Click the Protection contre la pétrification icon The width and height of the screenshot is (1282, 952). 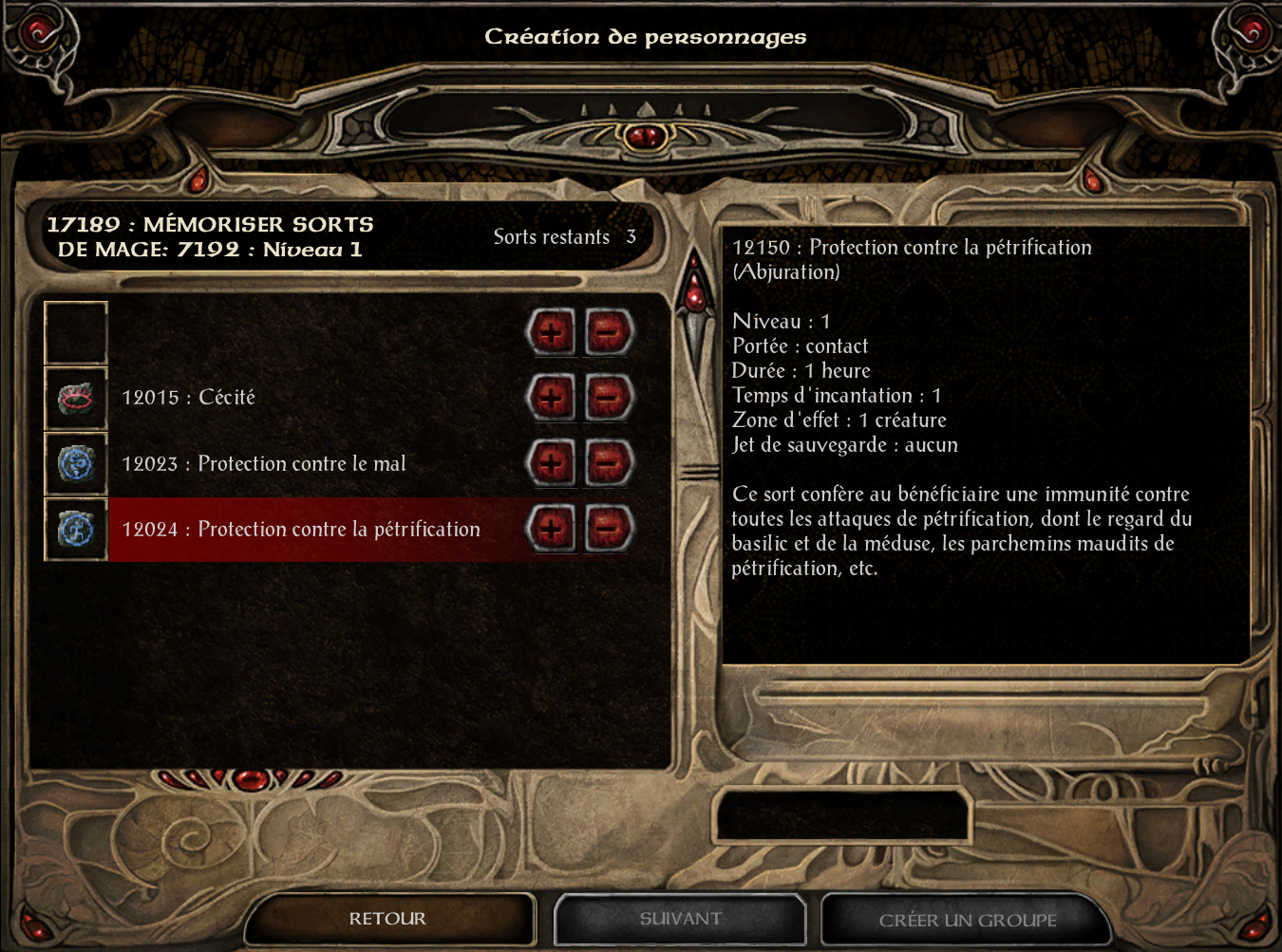pyautogui.click(x=76, y=530)
